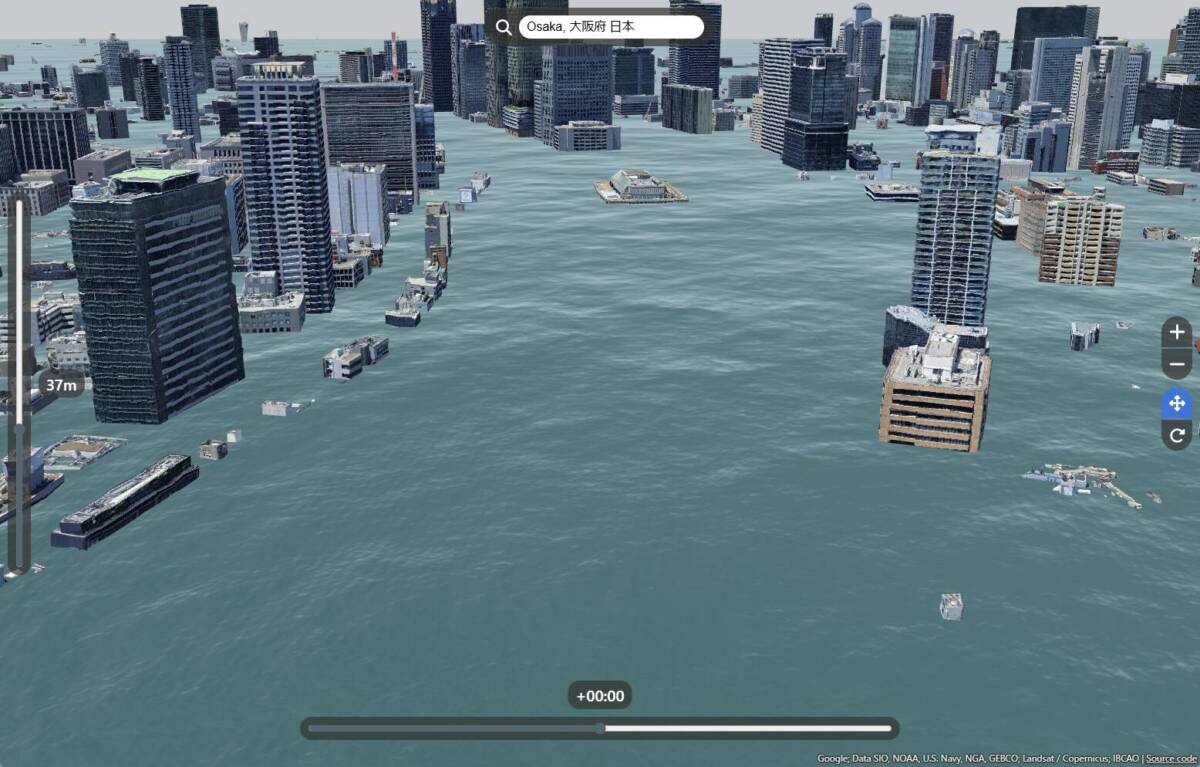
Task: Zoom out with the minus button
Action: pos(1177,363)
